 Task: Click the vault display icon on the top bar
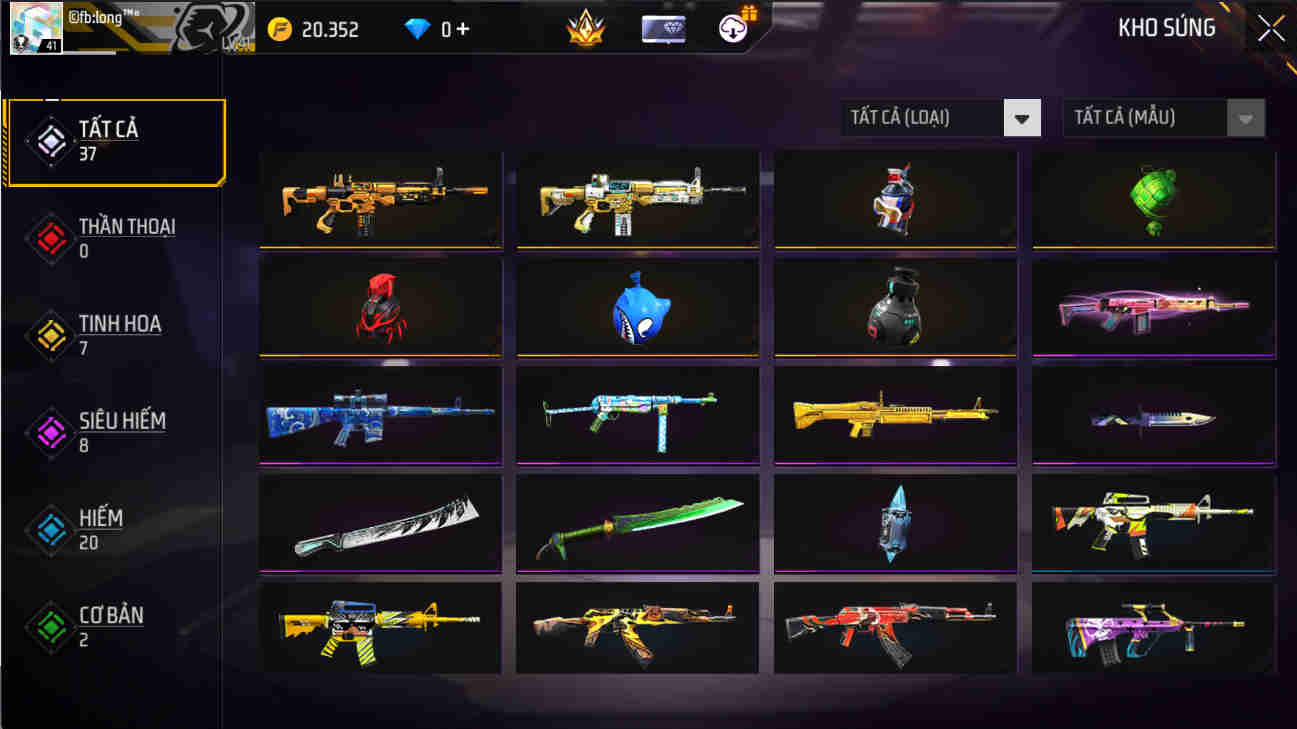662,29
